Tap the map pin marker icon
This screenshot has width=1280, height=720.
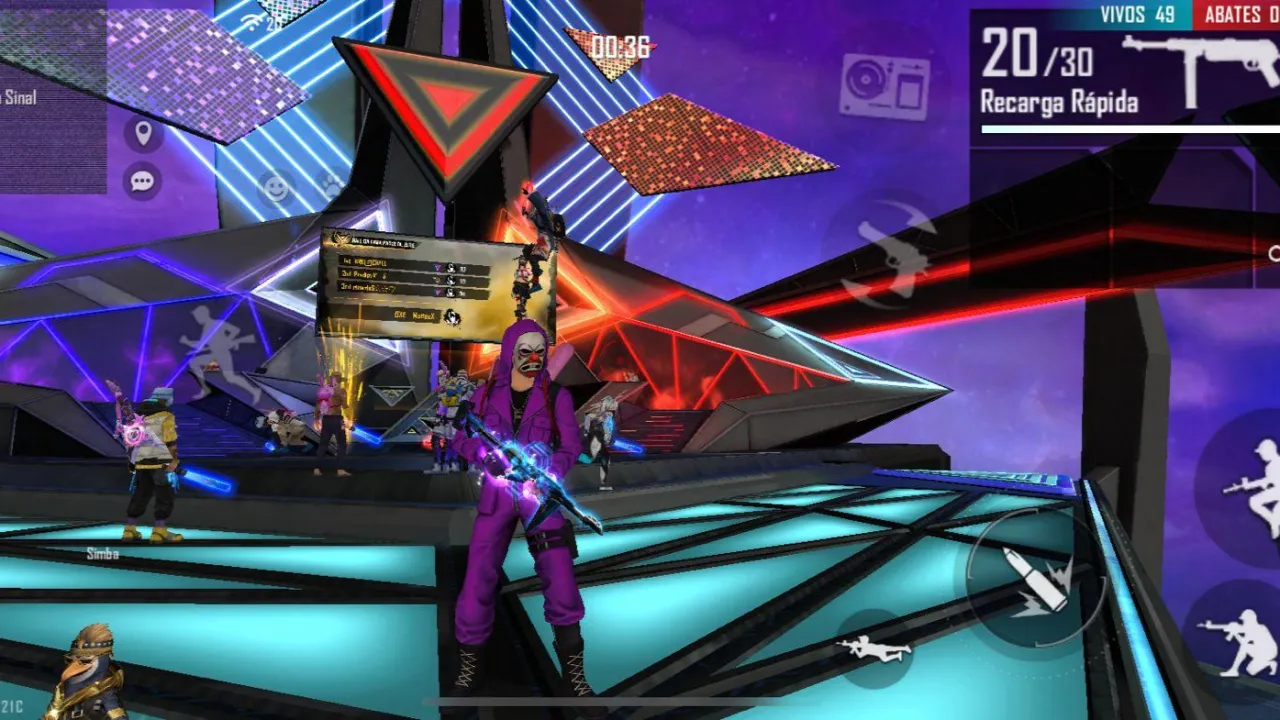click(143, 133)
